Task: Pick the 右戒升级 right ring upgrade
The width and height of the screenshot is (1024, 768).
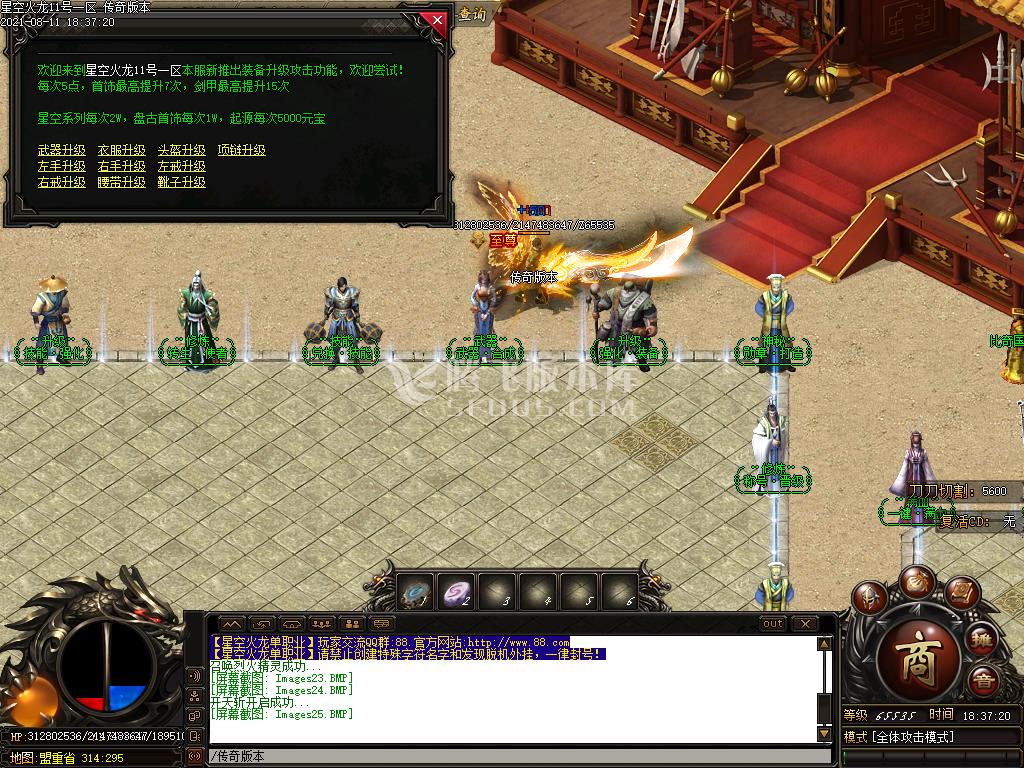Action: pyautogui.click(x=62, y=182)
